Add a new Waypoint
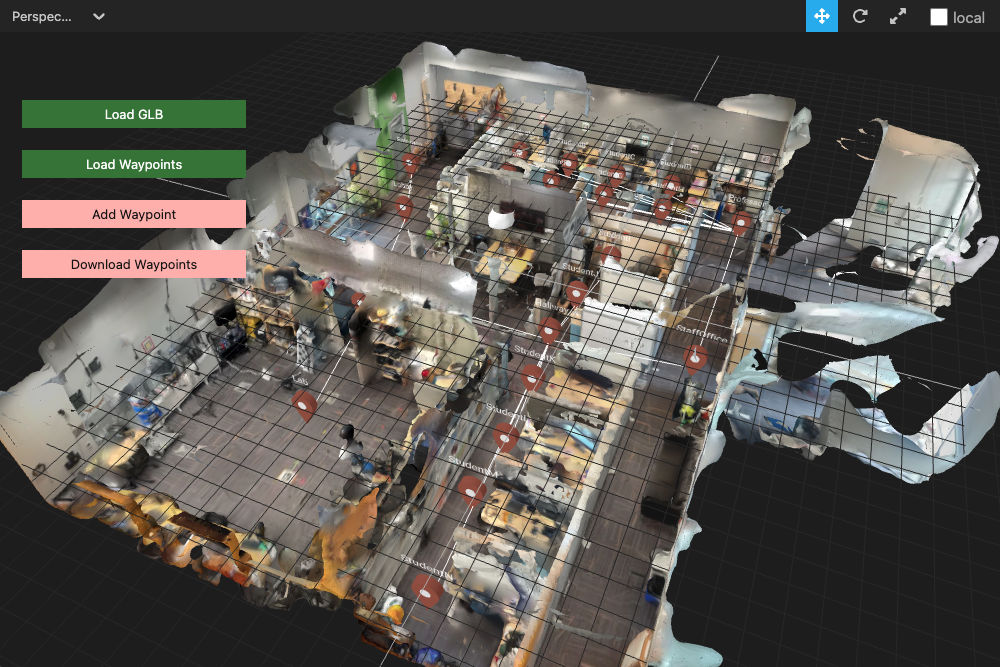 pyautogui.click(x=134, y=214)
